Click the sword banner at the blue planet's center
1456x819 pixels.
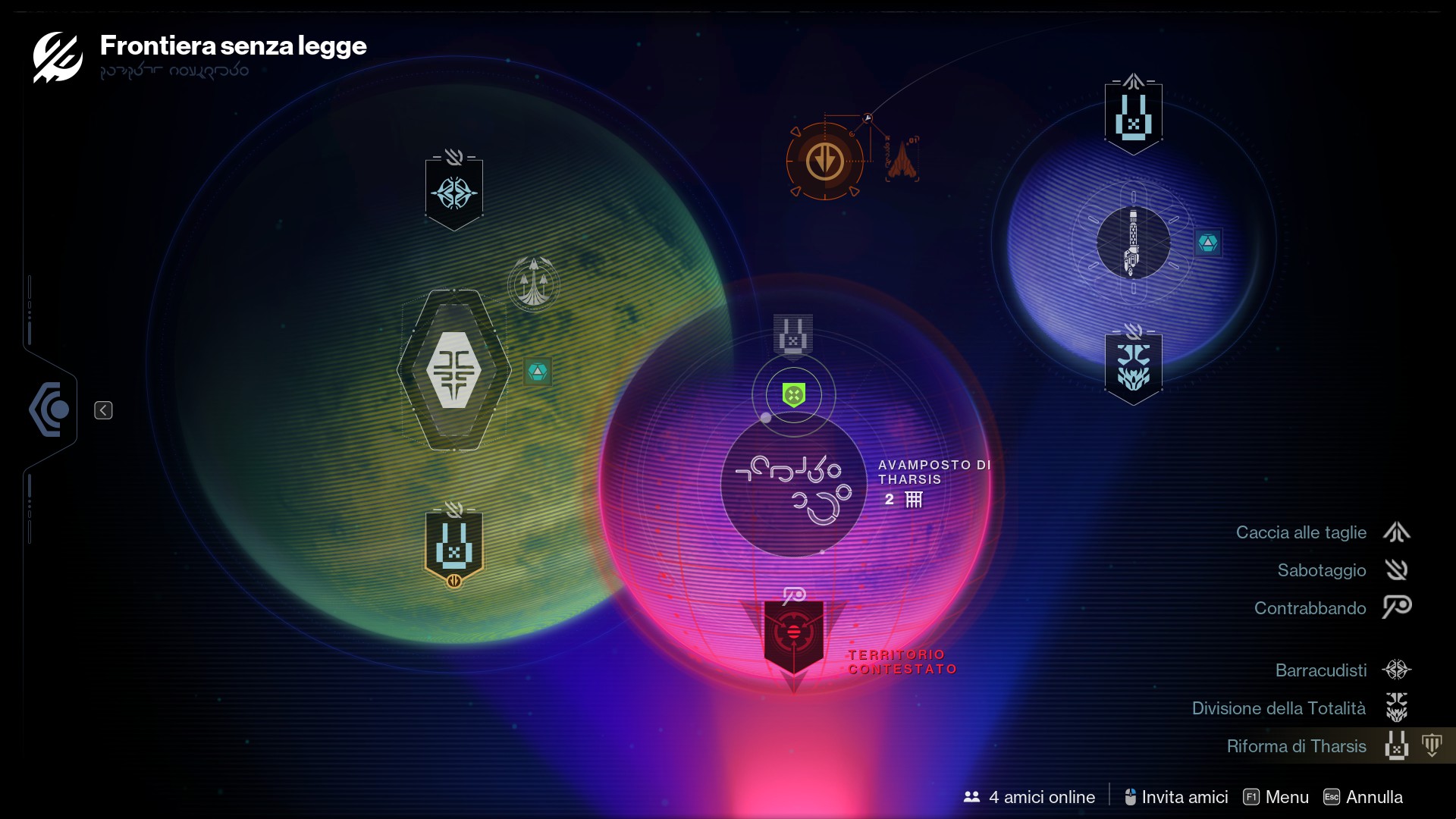pyautogui.click(x=1134, y=243)
